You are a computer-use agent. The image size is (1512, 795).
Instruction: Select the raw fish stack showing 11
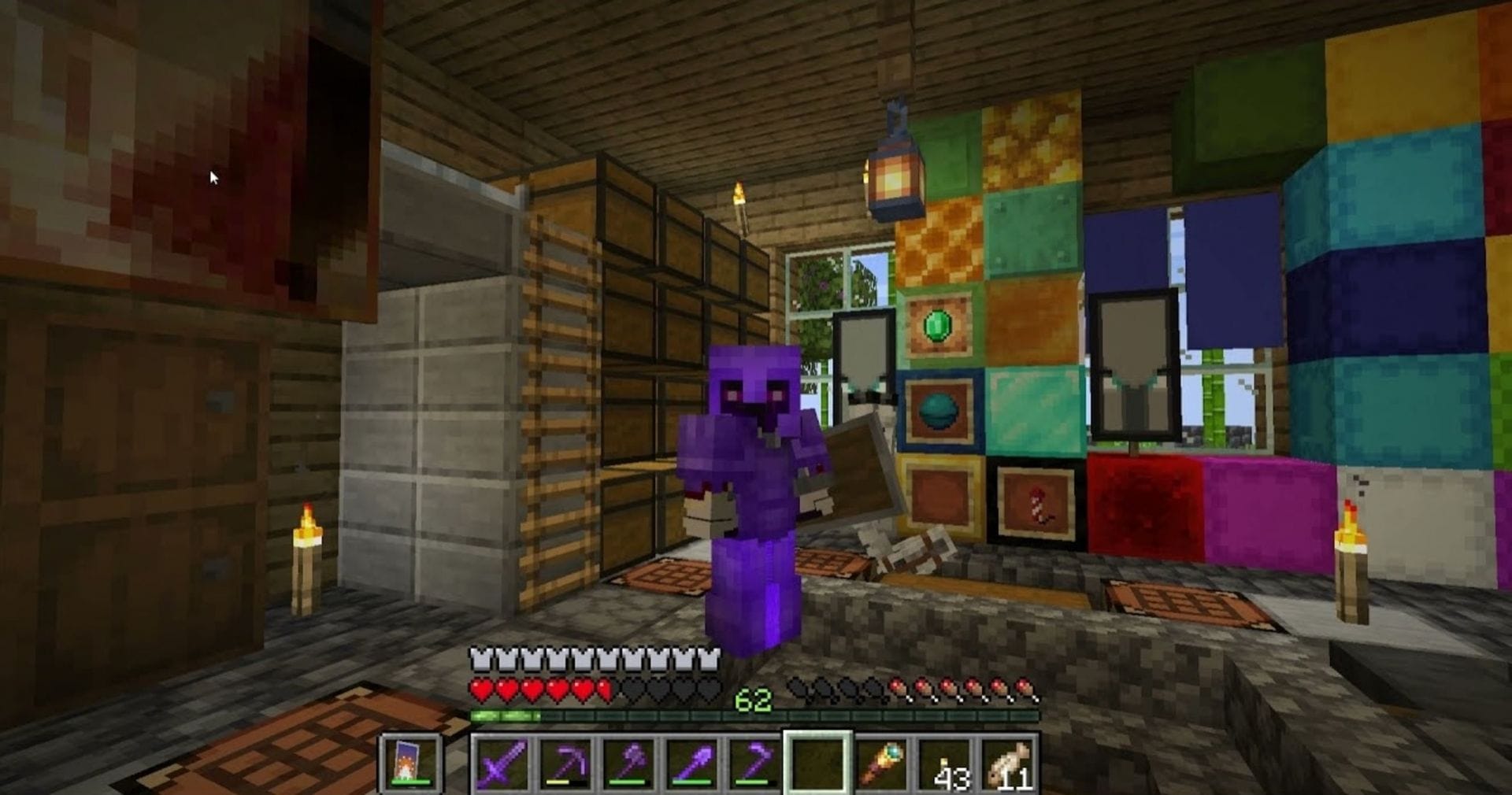point(1009,762)
